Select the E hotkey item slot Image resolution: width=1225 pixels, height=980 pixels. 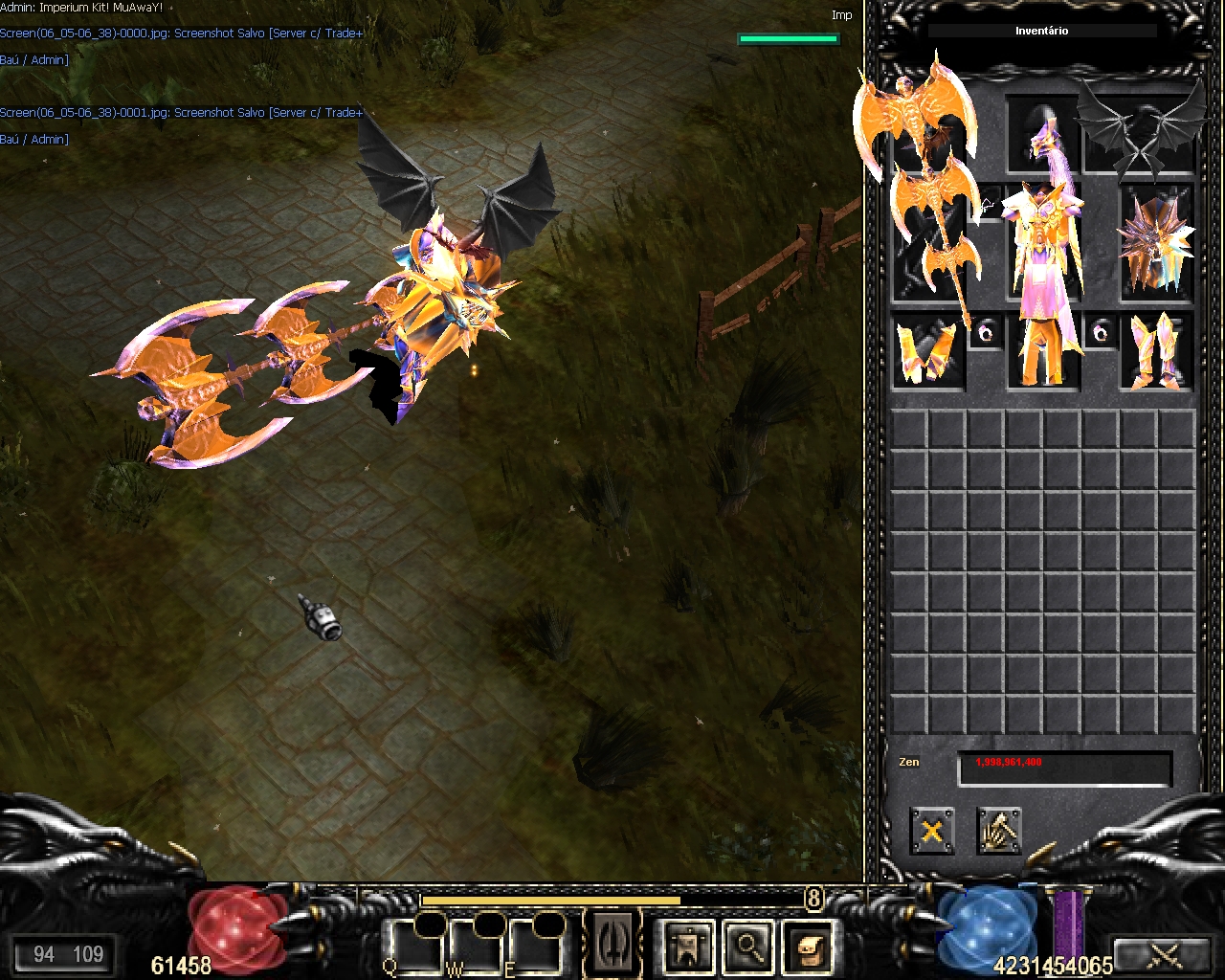tap(531, 946)
